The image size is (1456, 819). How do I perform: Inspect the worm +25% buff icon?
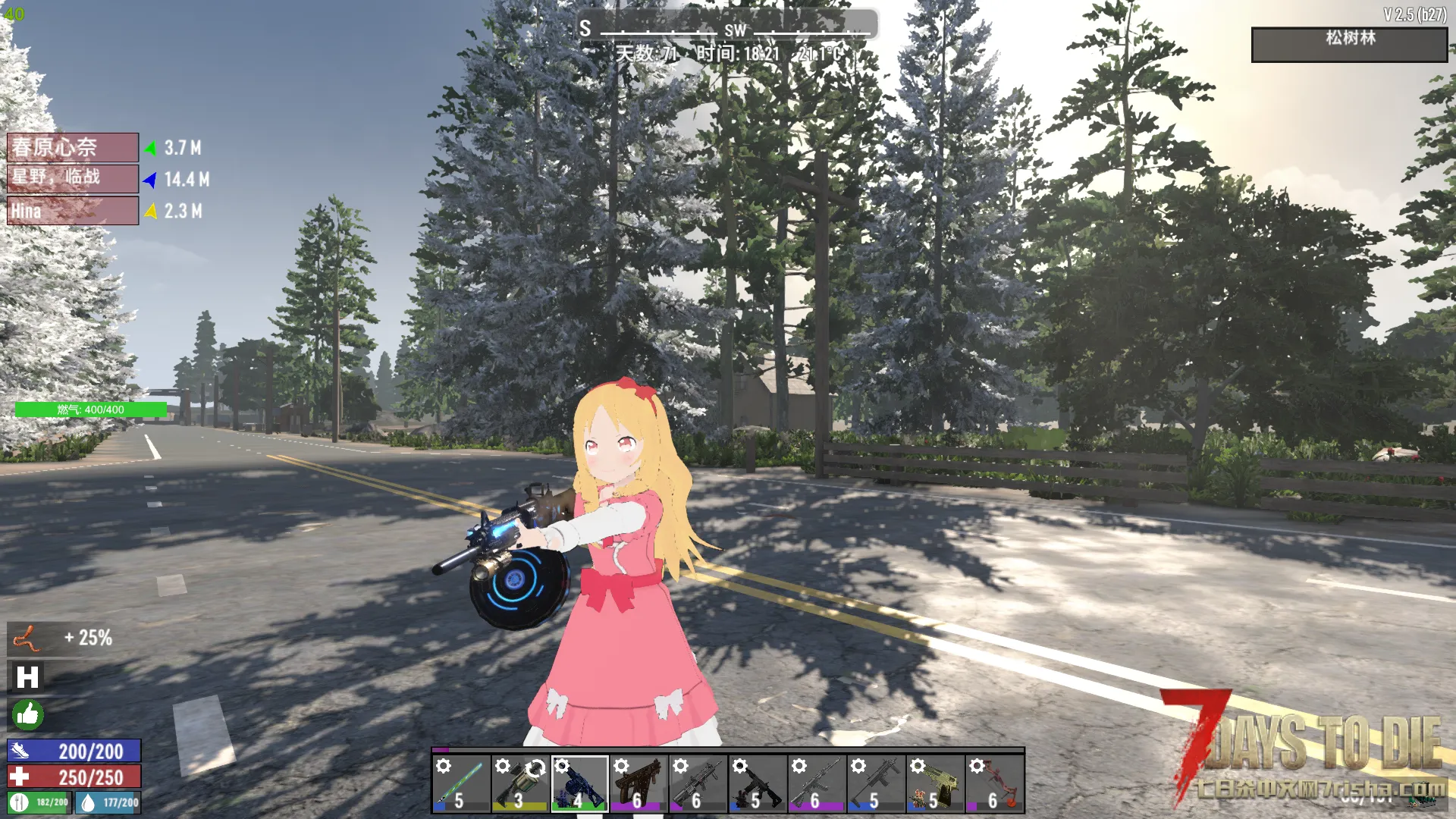(27, 639)
